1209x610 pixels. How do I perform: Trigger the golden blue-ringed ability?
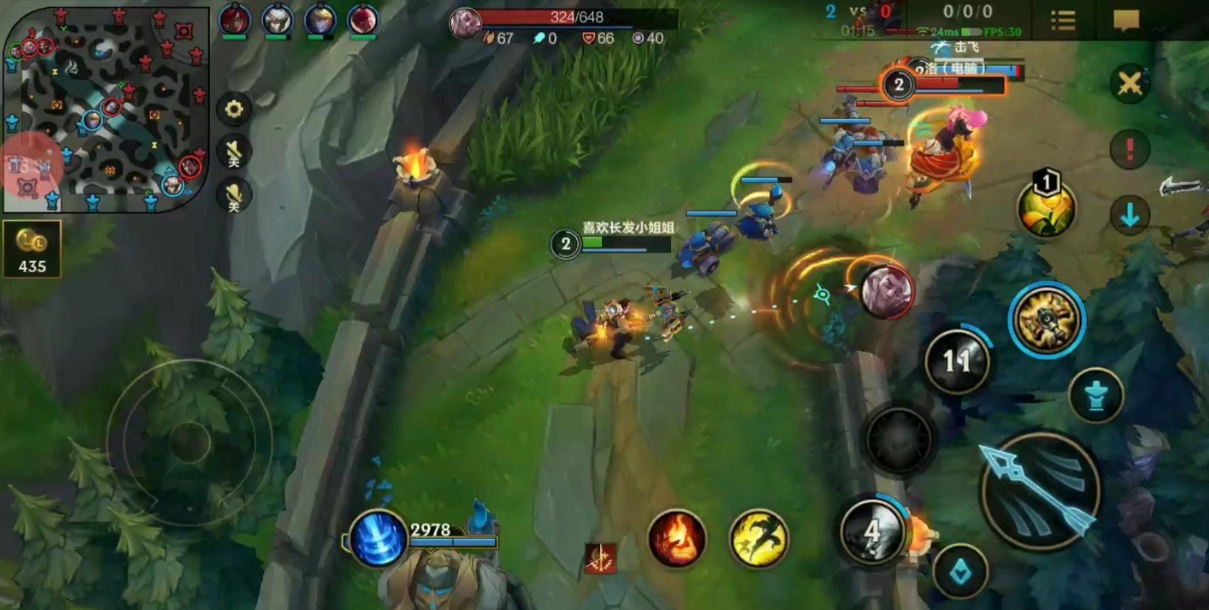coord(1046,320)
